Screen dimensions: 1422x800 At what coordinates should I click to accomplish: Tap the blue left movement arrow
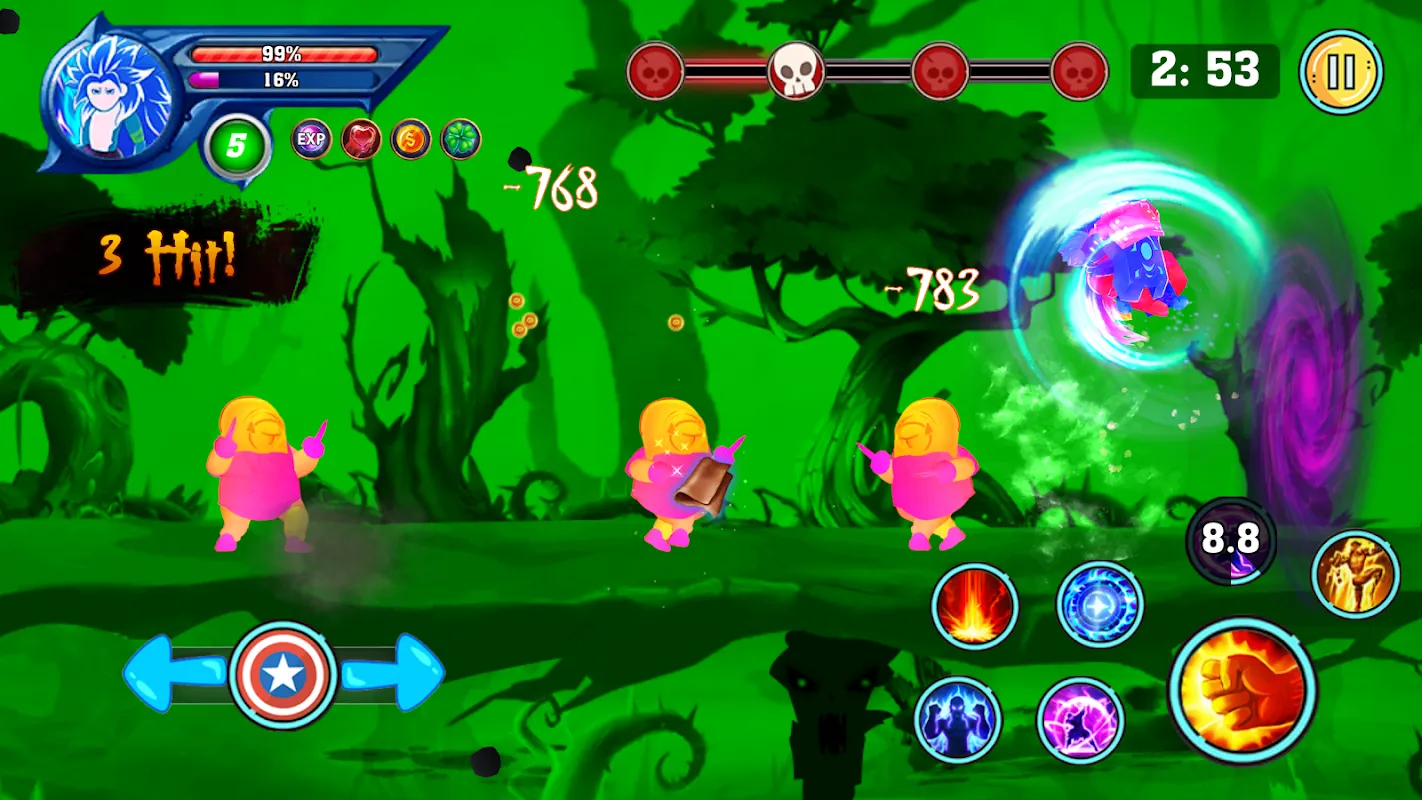170,674
